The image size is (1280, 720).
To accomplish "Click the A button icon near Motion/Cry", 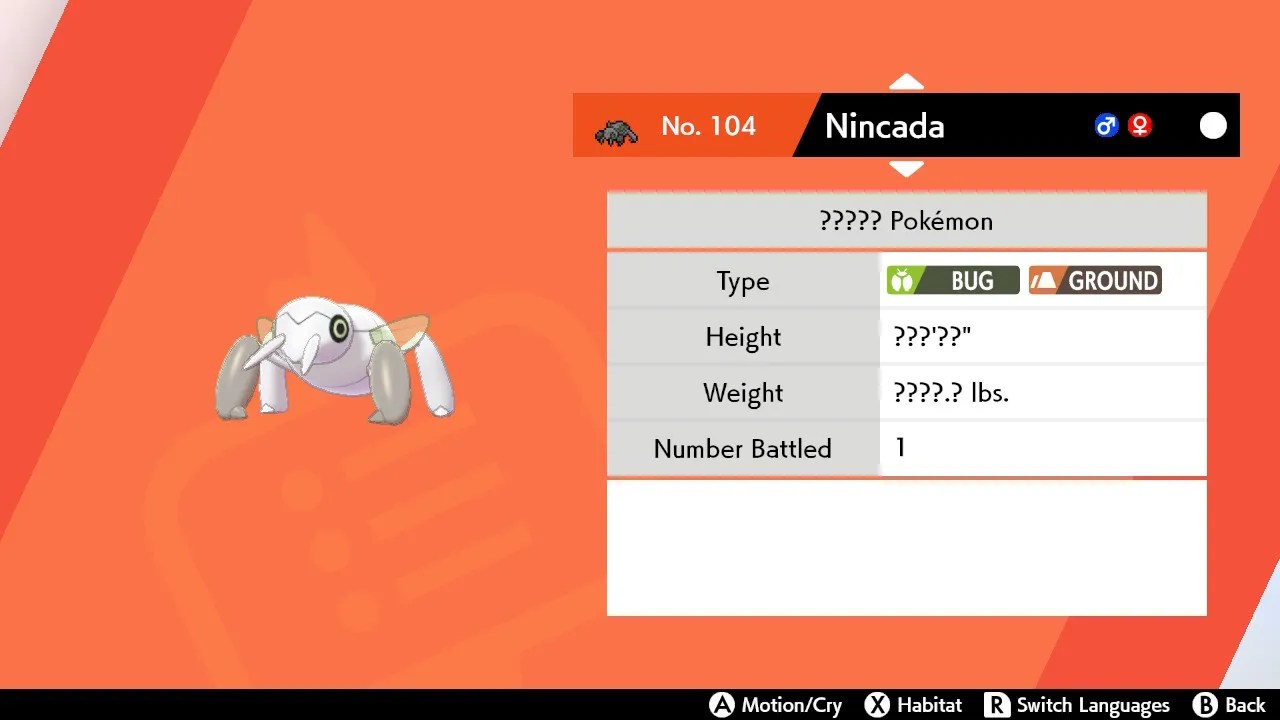I will click(x=722, y=704).
